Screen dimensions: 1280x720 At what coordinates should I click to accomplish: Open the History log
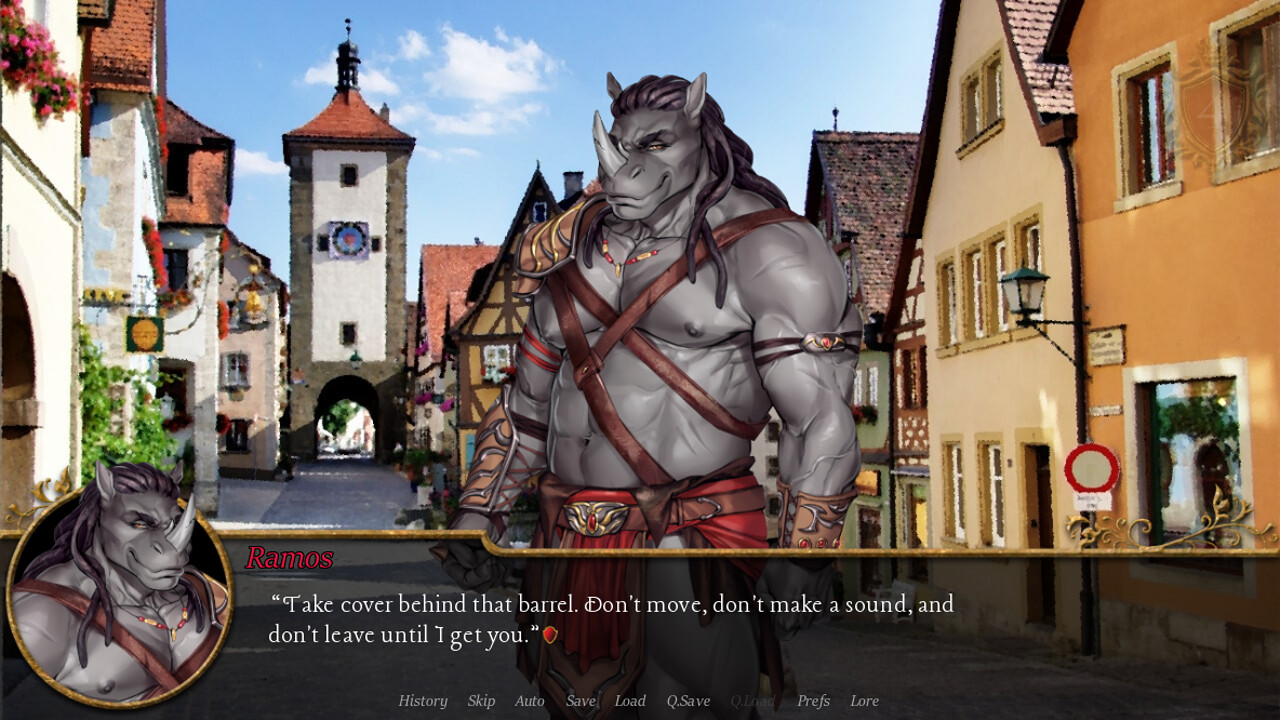point(422,701)
